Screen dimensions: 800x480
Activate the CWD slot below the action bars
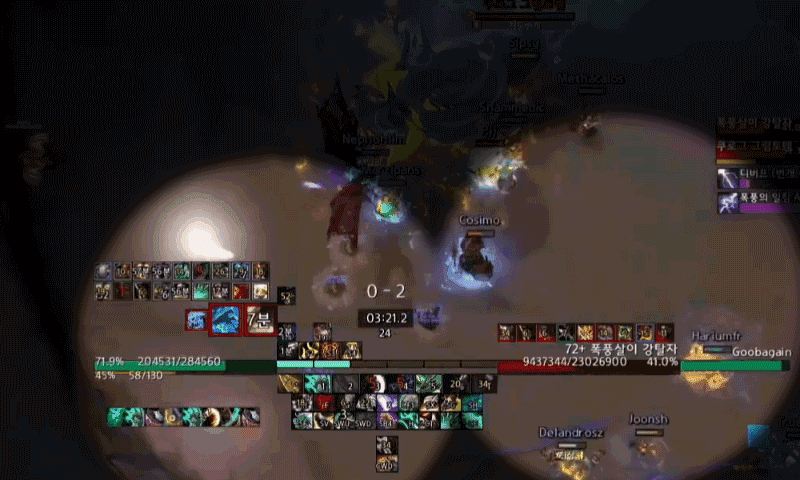(x=387, y=463)
